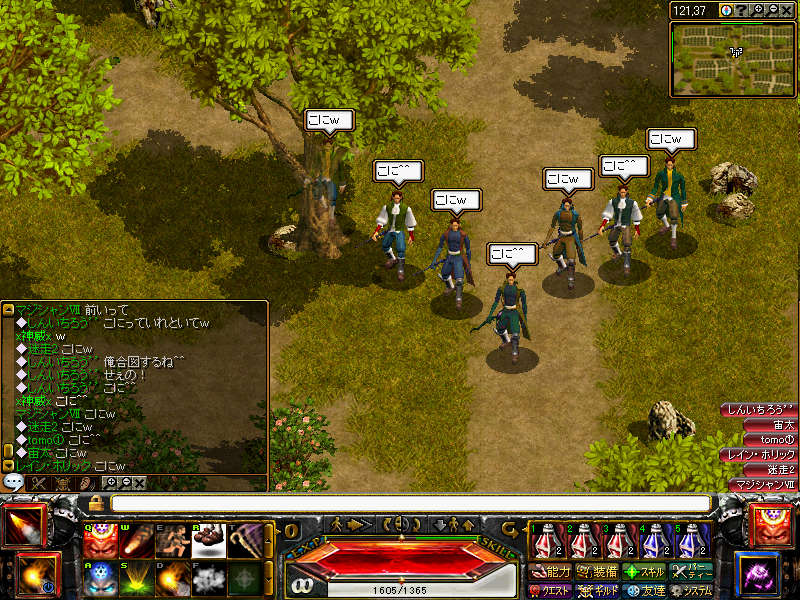Activate the blue star skill in slot A
800x600 pixels.
pos(97,579)
